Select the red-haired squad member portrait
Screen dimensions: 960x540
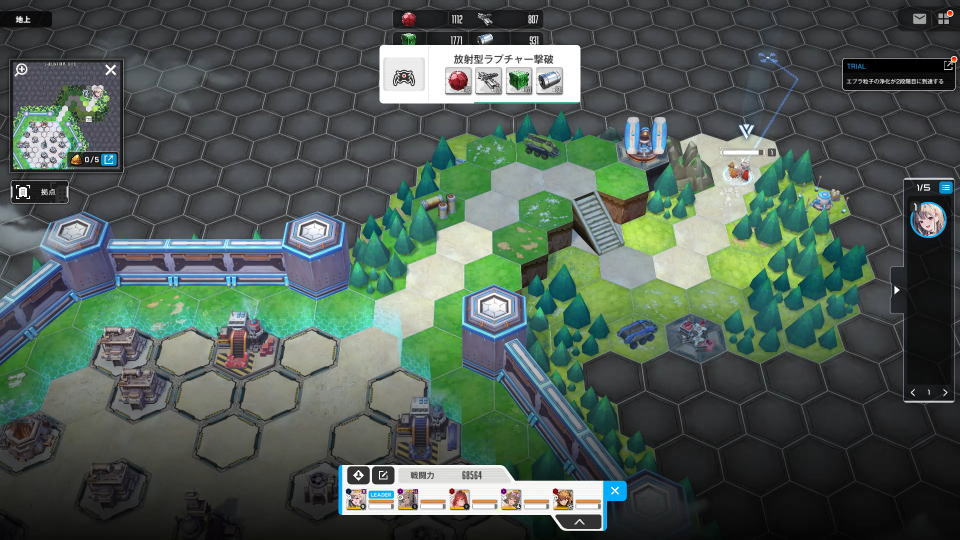(x=460, y=500)
